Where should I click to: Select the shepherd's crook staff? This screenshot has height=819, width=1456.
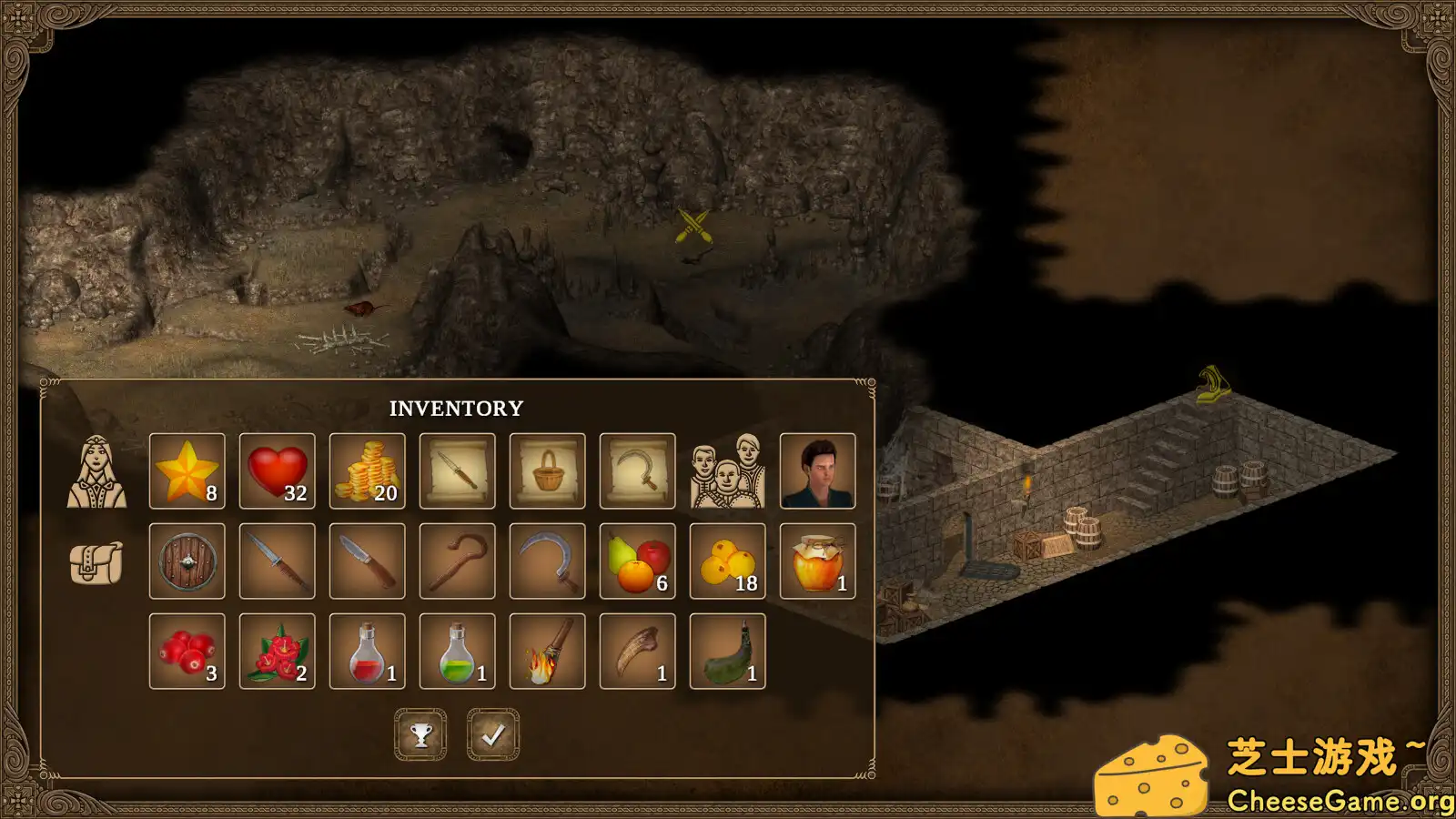[457, 561]
